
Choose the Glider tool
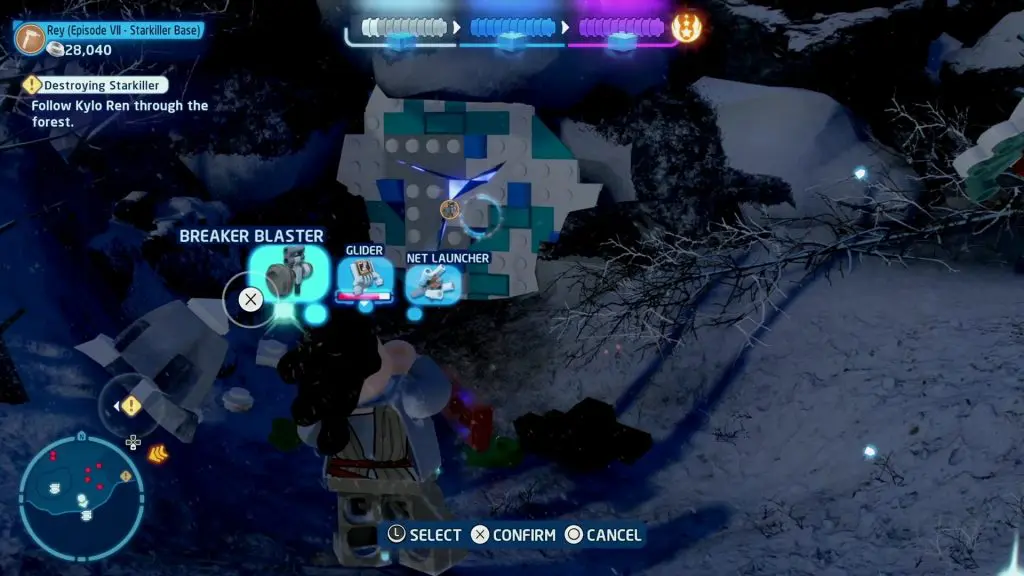(364, 277)
